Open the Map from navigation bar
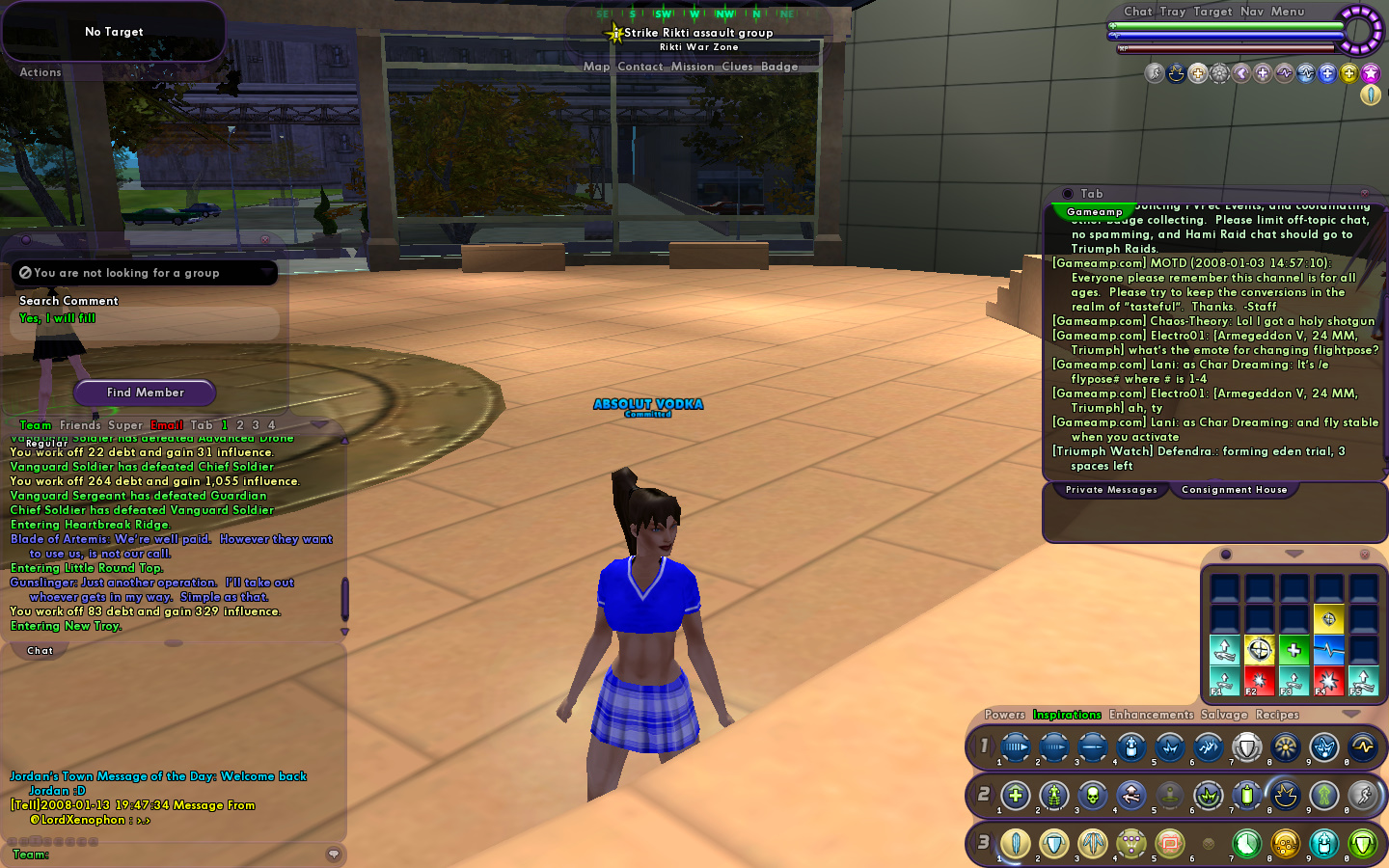 point(596,67)
